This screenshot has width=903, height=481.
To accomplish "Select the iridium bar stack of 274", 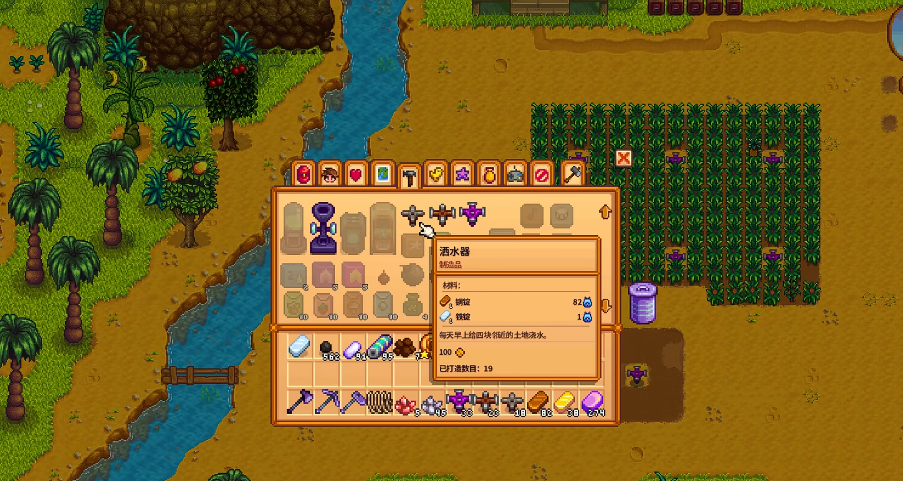I will click(596, 402).
